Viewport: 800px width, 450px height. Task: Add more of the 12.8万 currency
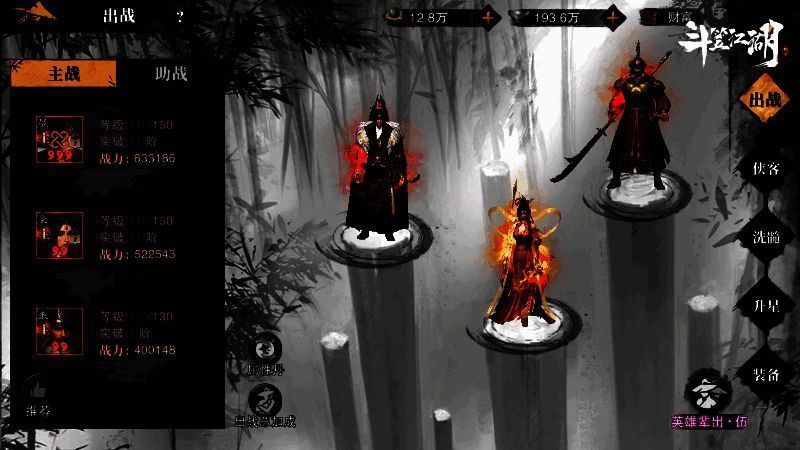pyautogui.click(x=488, y=16)
